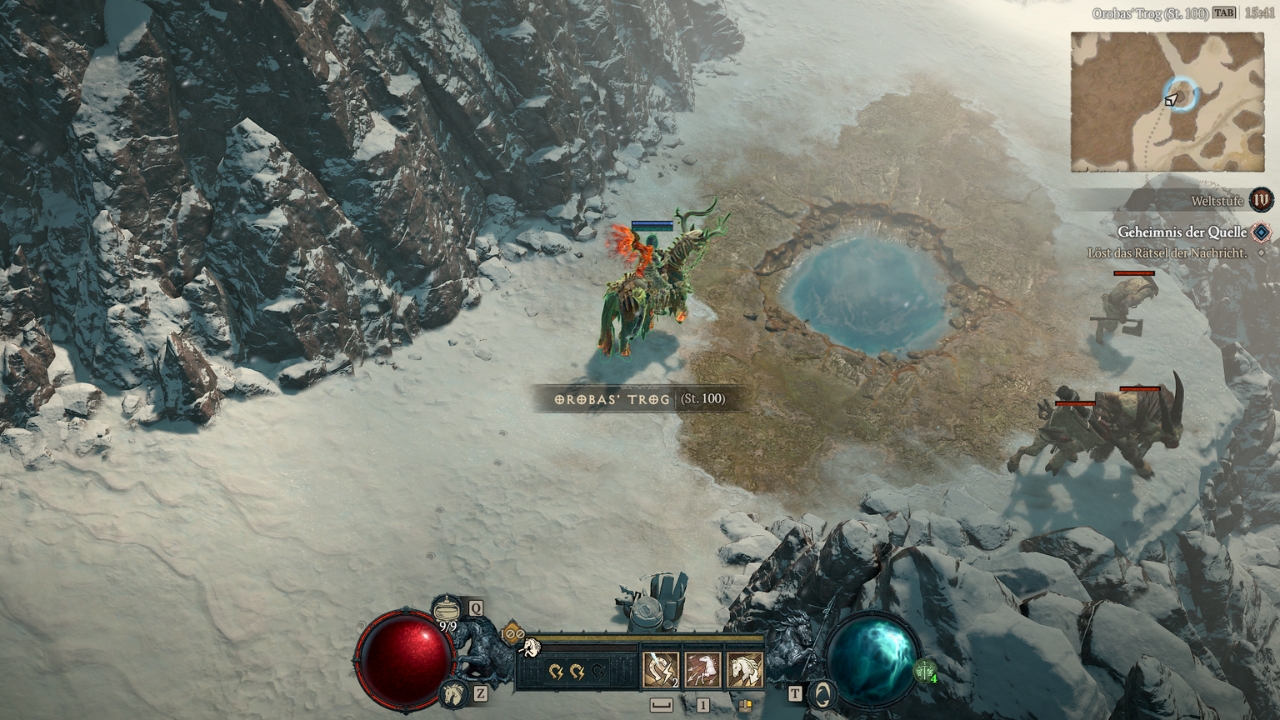Viewport: 1280px width, 720px height.
Task: Click the small yellow squares icon below the skill bar
Action: (x=745, y=705)
